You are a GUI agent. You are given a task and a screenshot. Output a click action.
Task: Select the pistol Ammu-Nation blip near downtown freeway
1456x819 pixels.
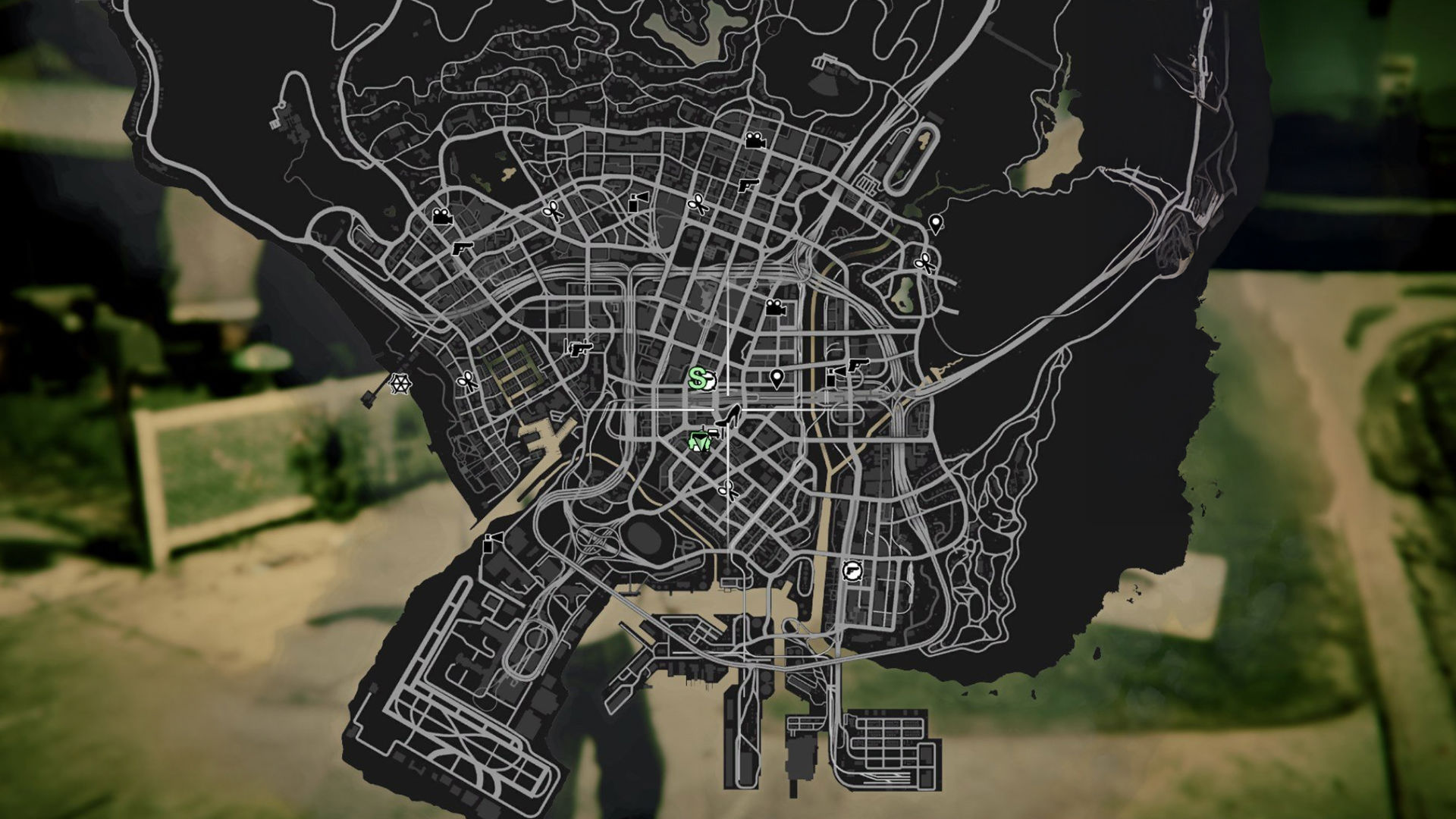(859, 365)
